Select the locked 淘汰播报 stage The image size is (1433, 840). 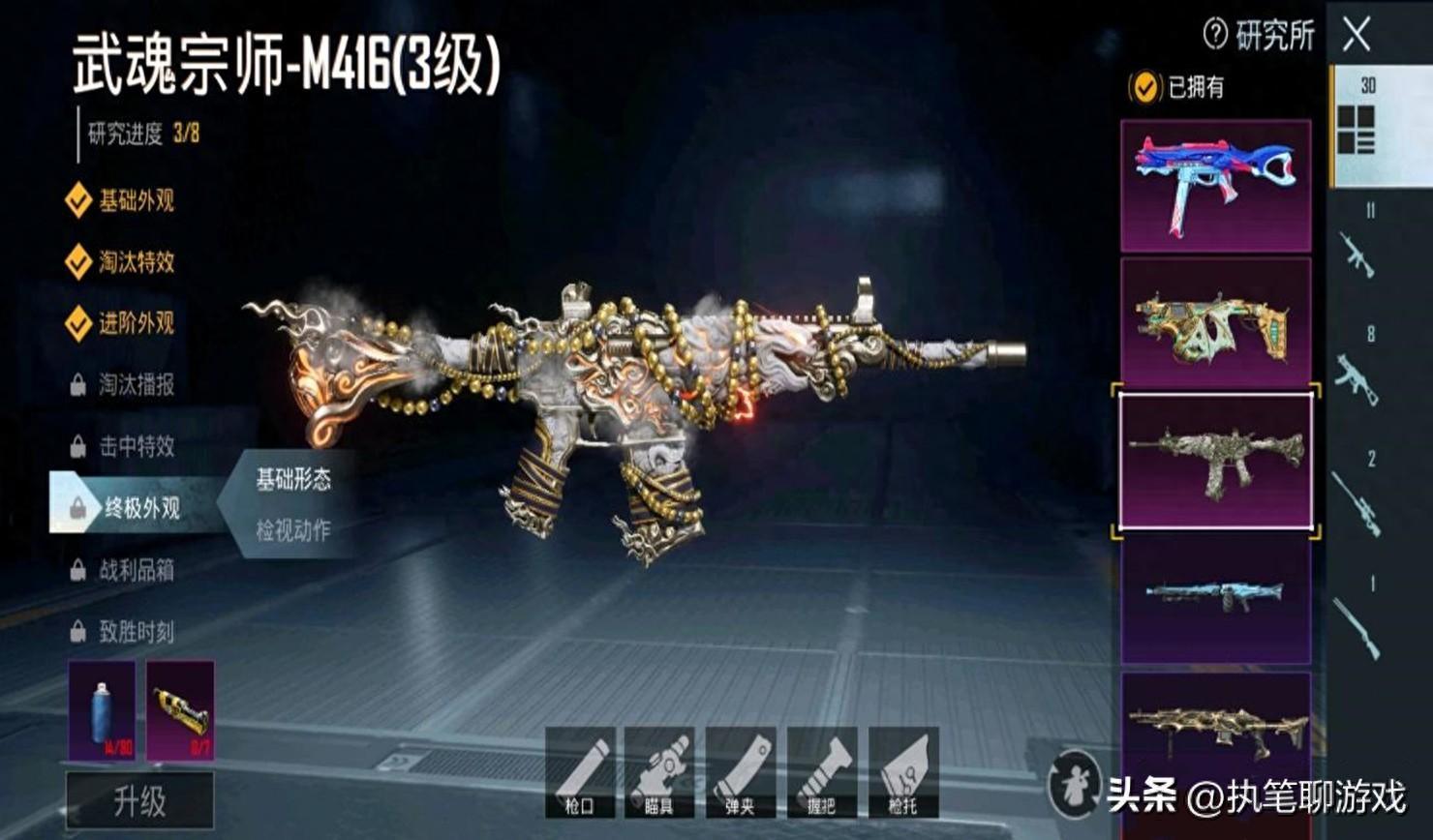[135, 385]
